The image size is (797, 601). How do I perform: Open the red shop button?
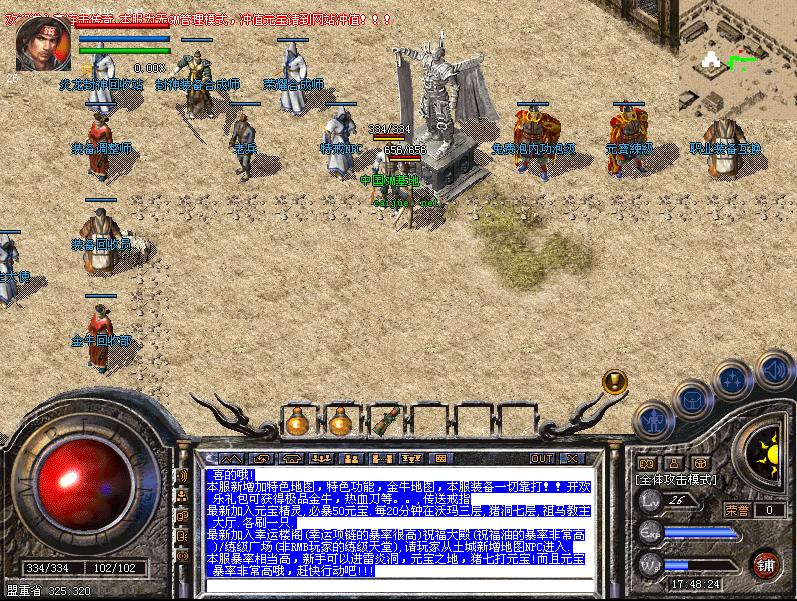pos(767,562)
